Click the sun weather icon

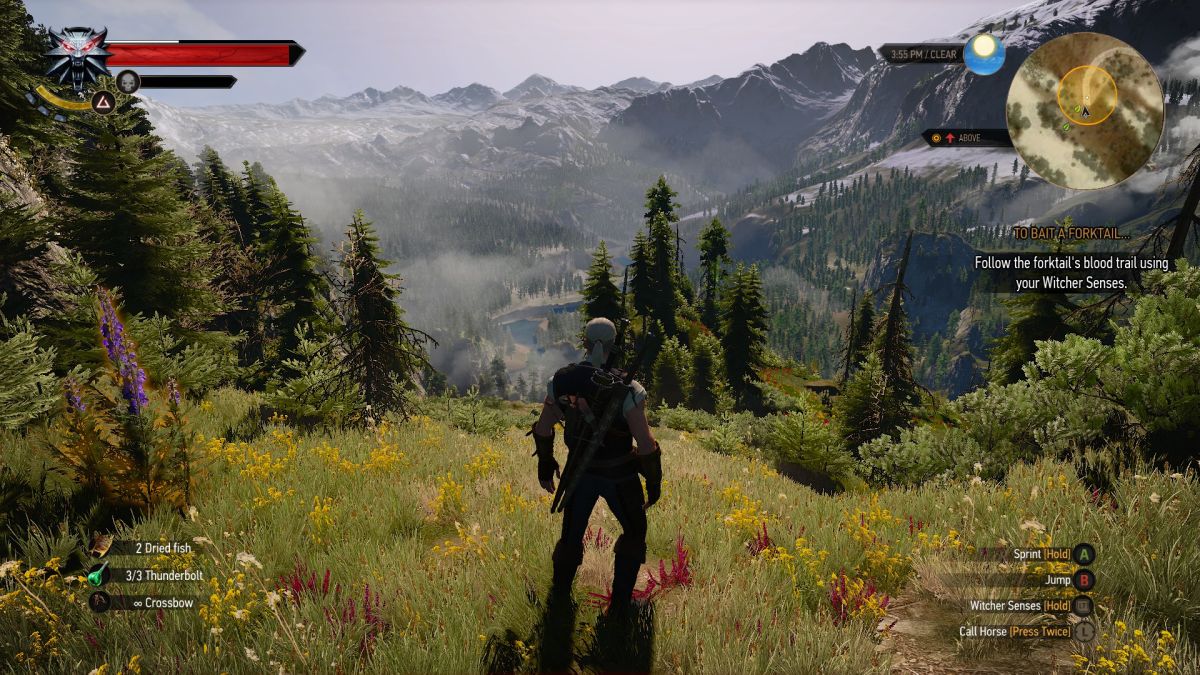[x=984, y=54]
